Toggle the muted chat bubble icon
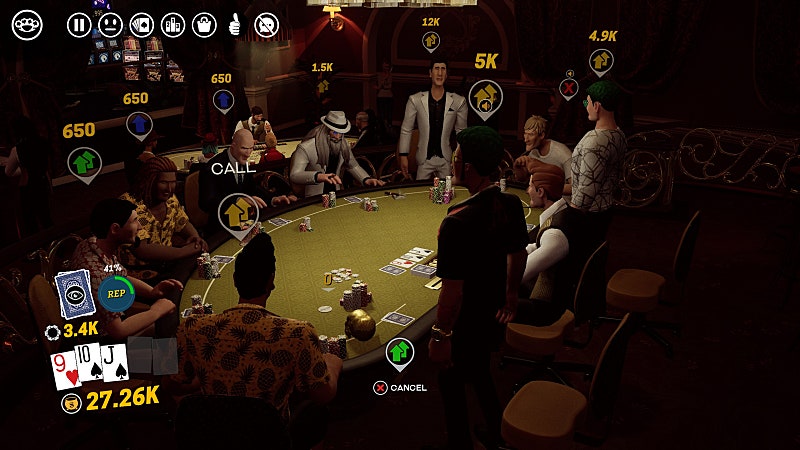Viewport: 800px width, 450px height. coord(266,25)
